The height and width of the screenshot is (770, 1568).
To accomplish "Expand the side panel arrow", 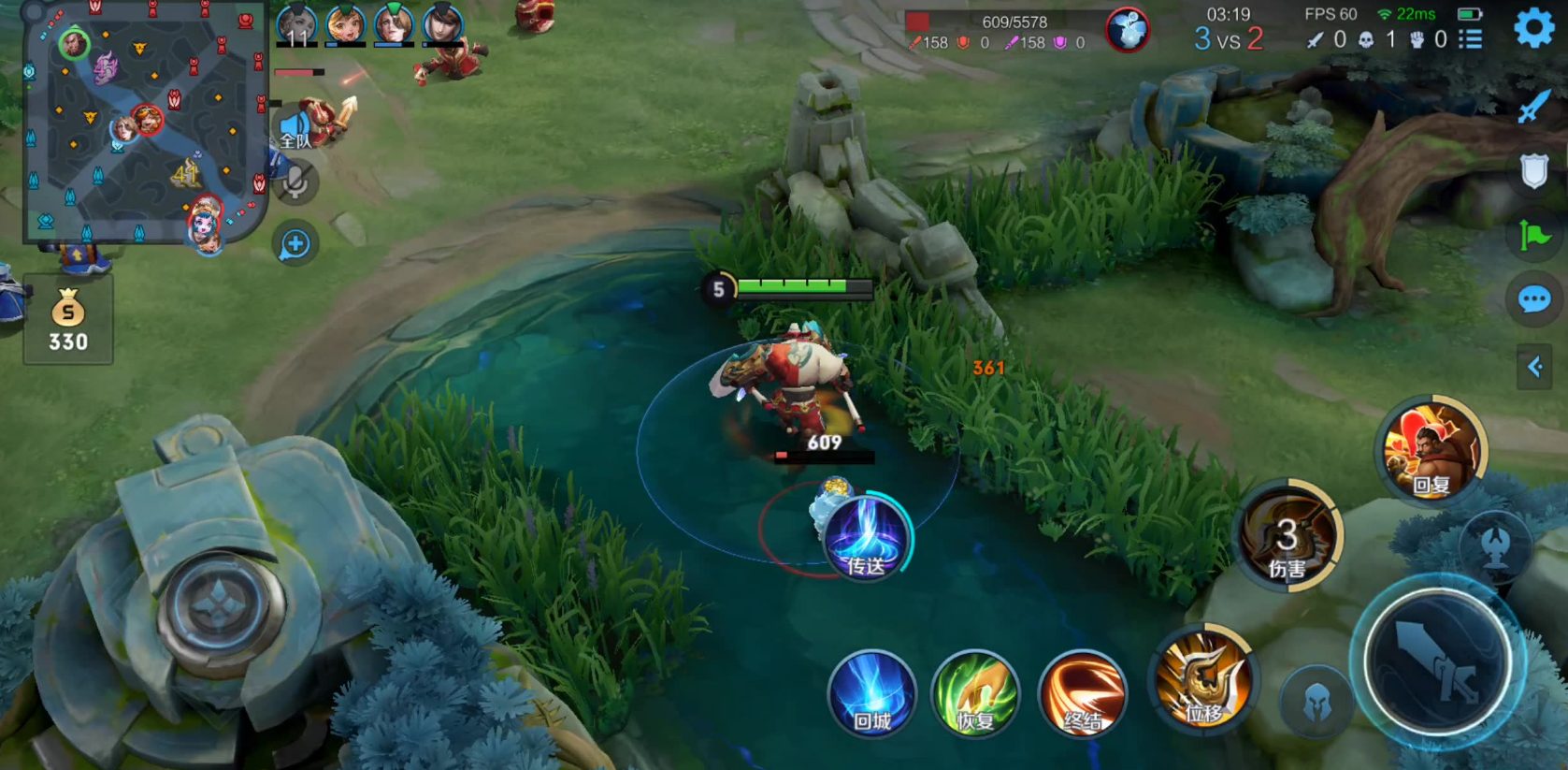I will click(1534, 367).
